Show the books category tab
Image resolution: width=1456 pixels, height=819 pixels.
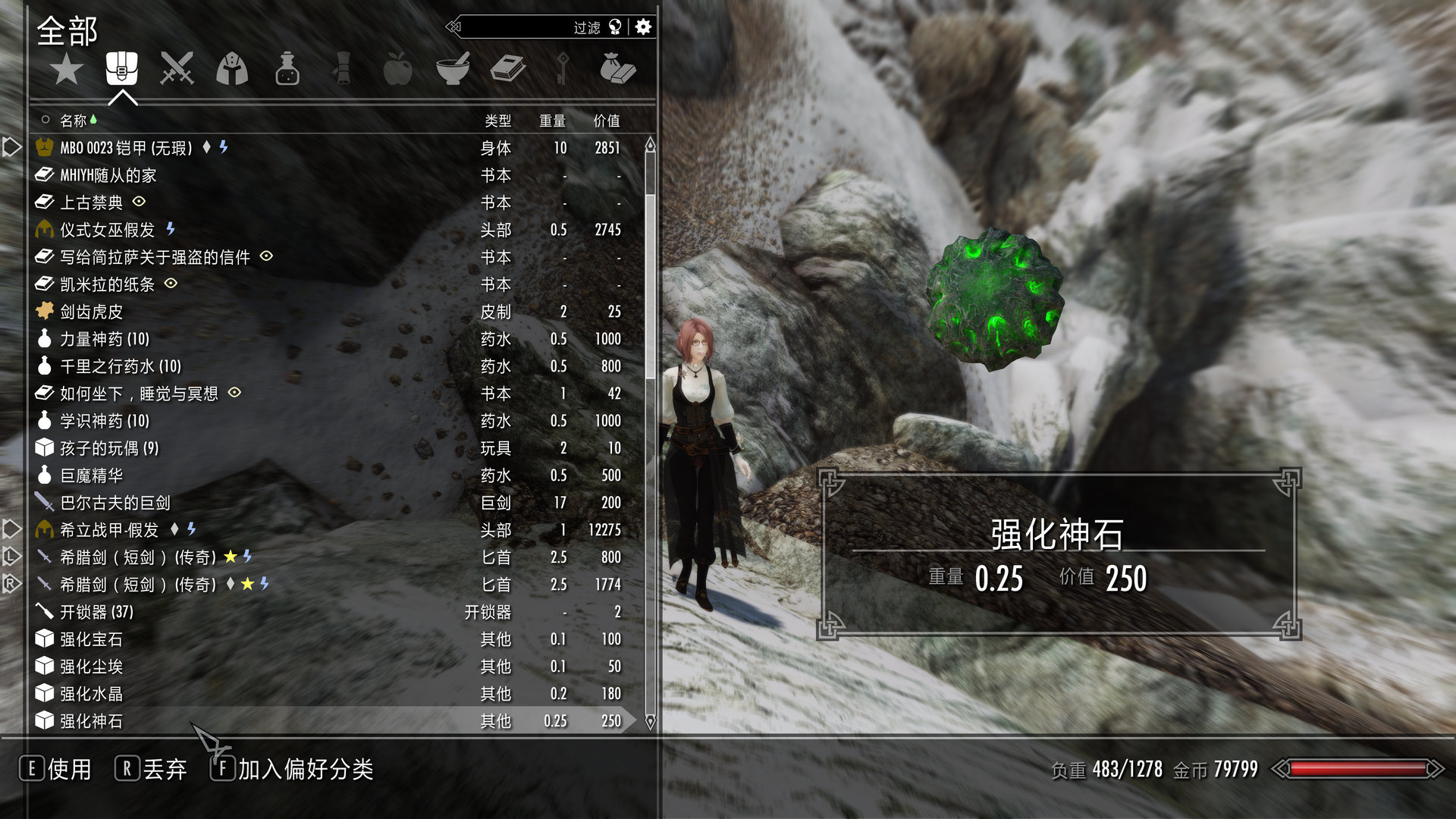click(x=508, y=70)
